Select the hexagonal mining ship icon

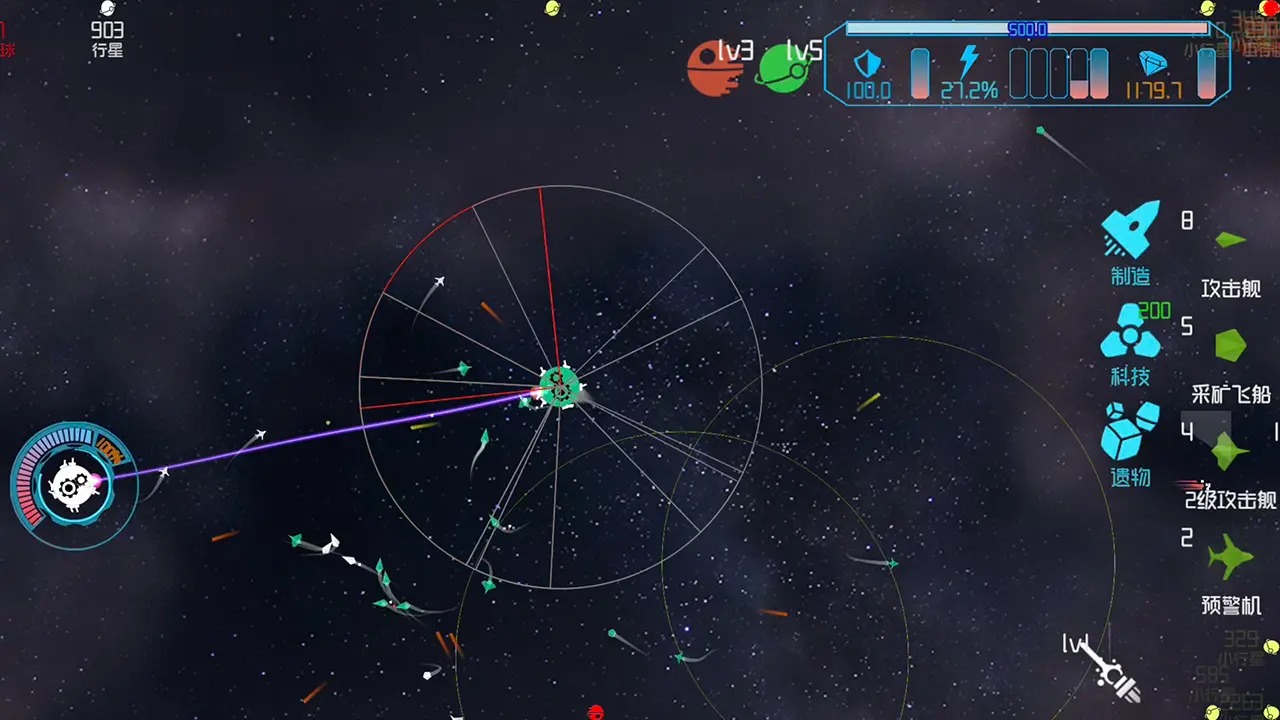(x=1229, y=344)
